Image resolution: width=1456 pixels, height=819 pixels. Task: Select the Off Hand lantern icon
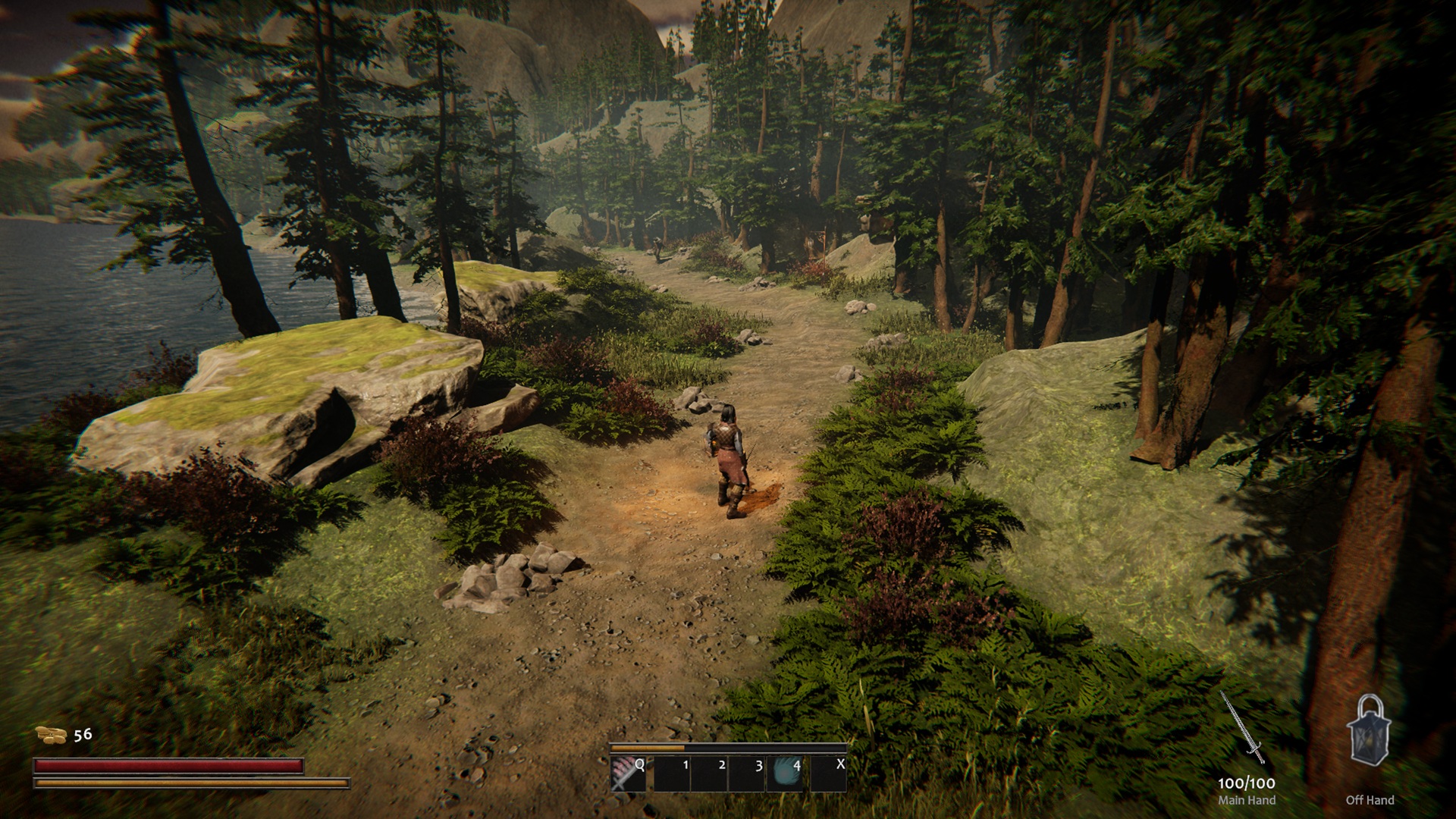tap(1369, 731)
